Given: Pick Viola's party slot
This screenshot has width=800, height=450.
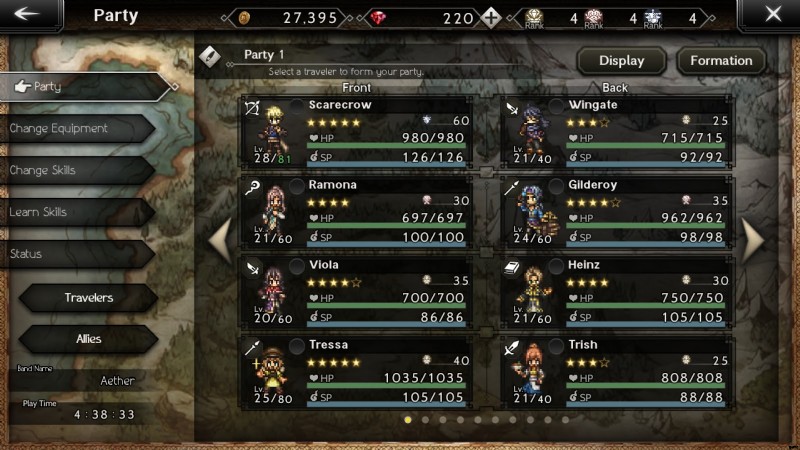Looking at the screenshot, I should point(357,291).
